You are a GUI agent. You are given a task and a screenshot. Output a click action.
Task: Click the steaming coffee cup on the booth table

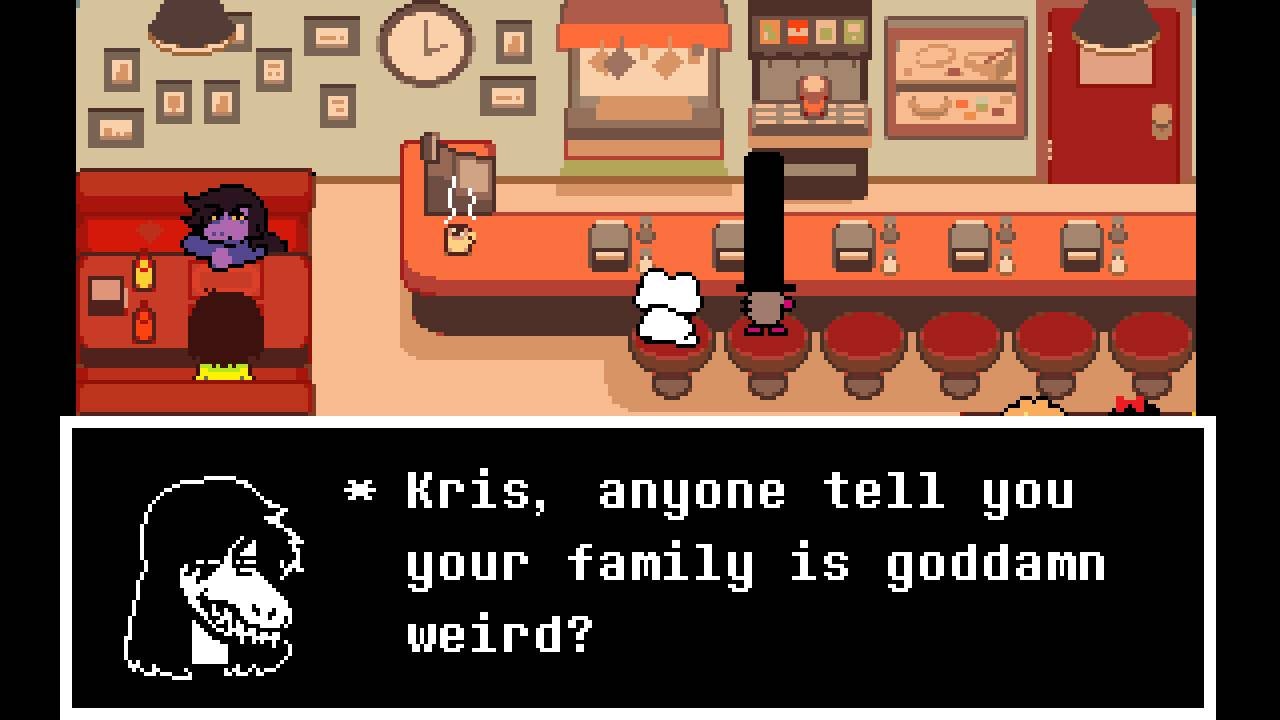tap(460, 238)
